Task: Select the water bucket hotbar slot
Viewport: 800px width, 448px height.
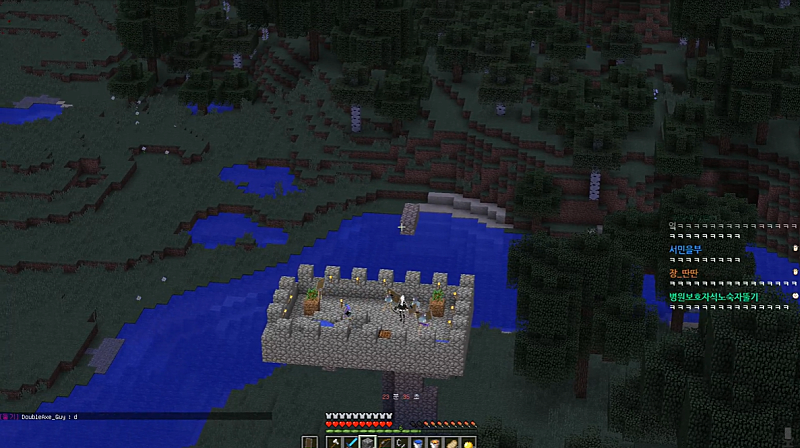Action: click(x=419, y=442)
